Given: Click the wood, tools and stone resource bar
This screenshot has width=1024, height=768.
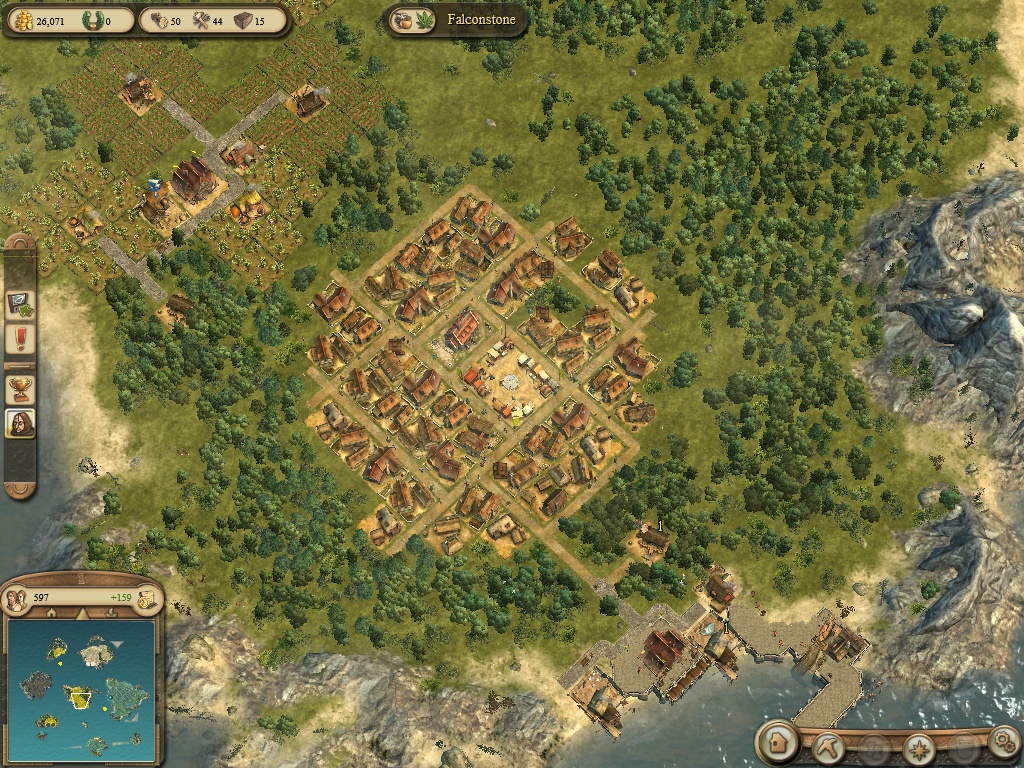Looking at the screenshot, I should pos(211,20).
